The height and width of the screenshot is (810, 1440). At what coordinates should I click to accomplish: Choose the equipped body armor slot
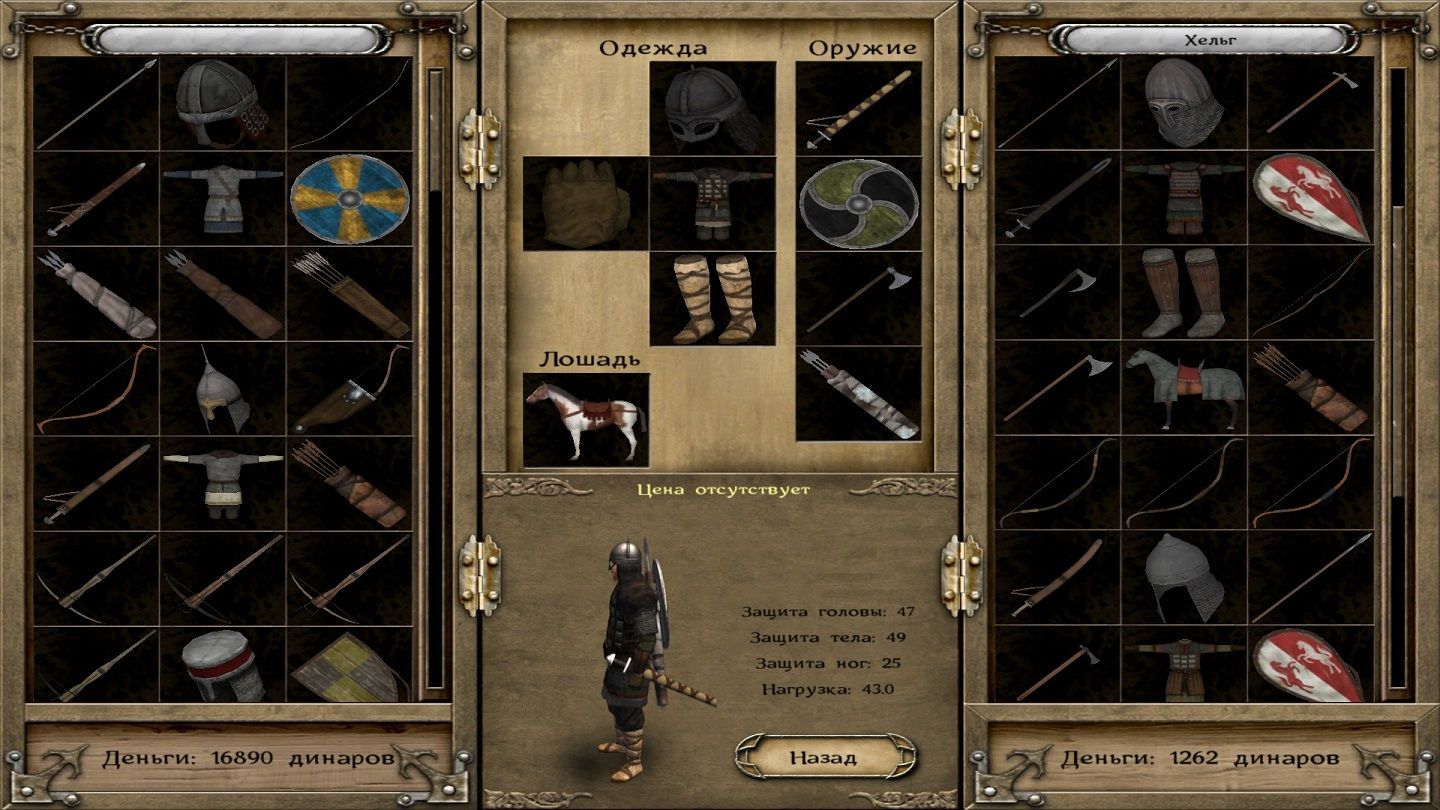pos(712,203)
